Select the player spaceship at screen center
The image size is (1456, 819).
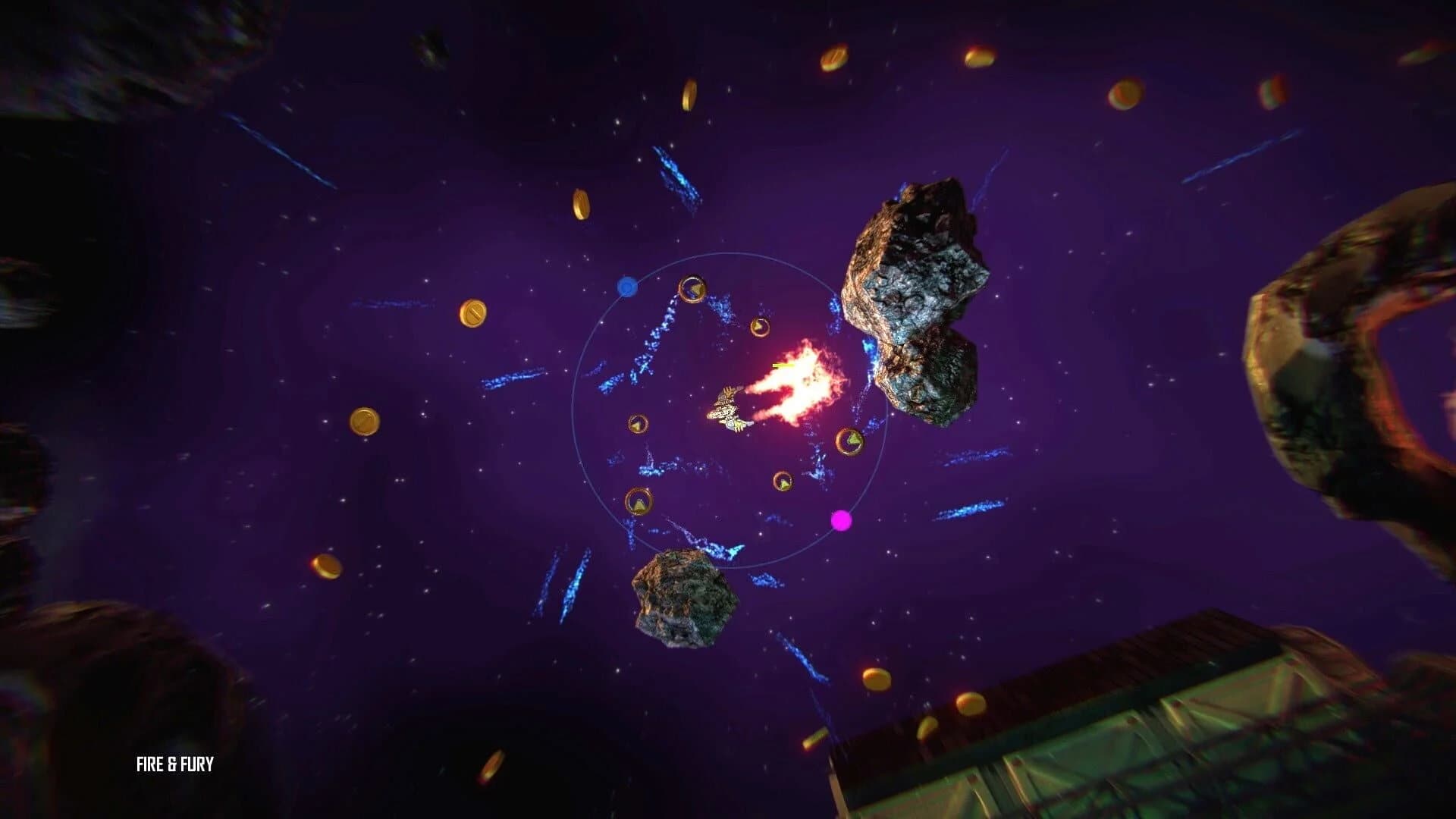click(x=726, y=409)
